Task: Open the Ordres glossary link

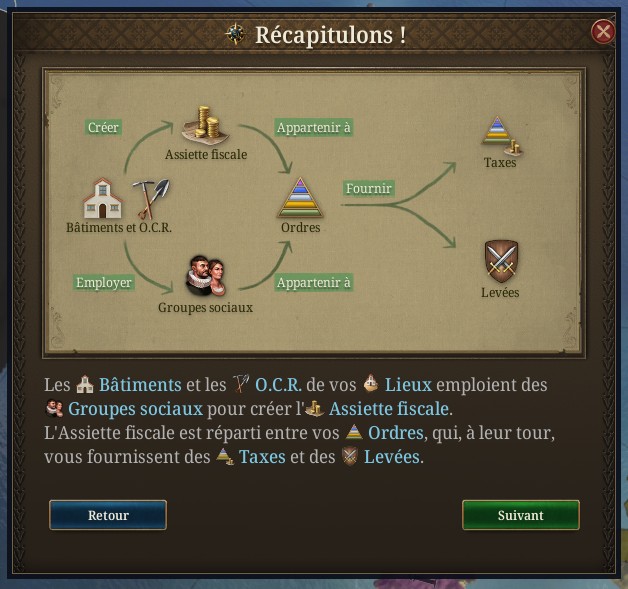Action: (395, 433)
